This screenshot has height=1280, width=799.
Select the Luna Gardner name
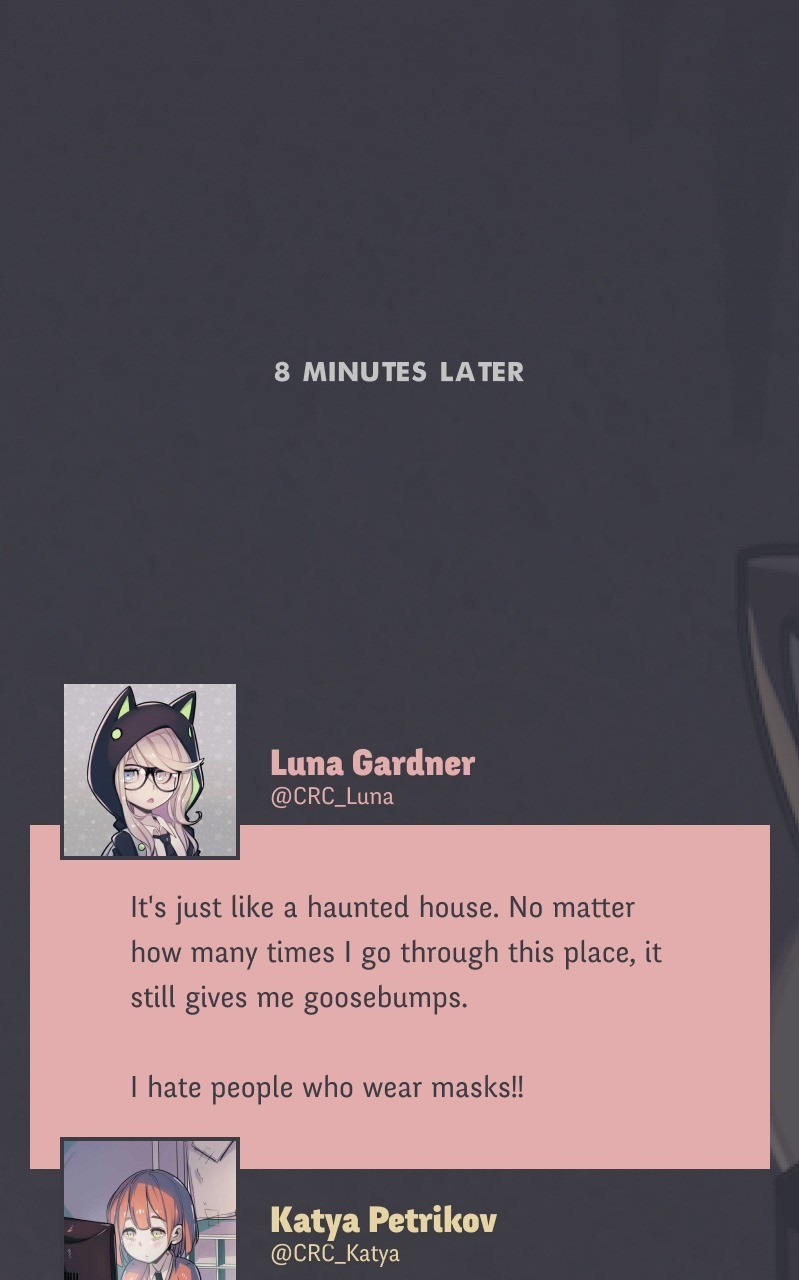point(372,763)
